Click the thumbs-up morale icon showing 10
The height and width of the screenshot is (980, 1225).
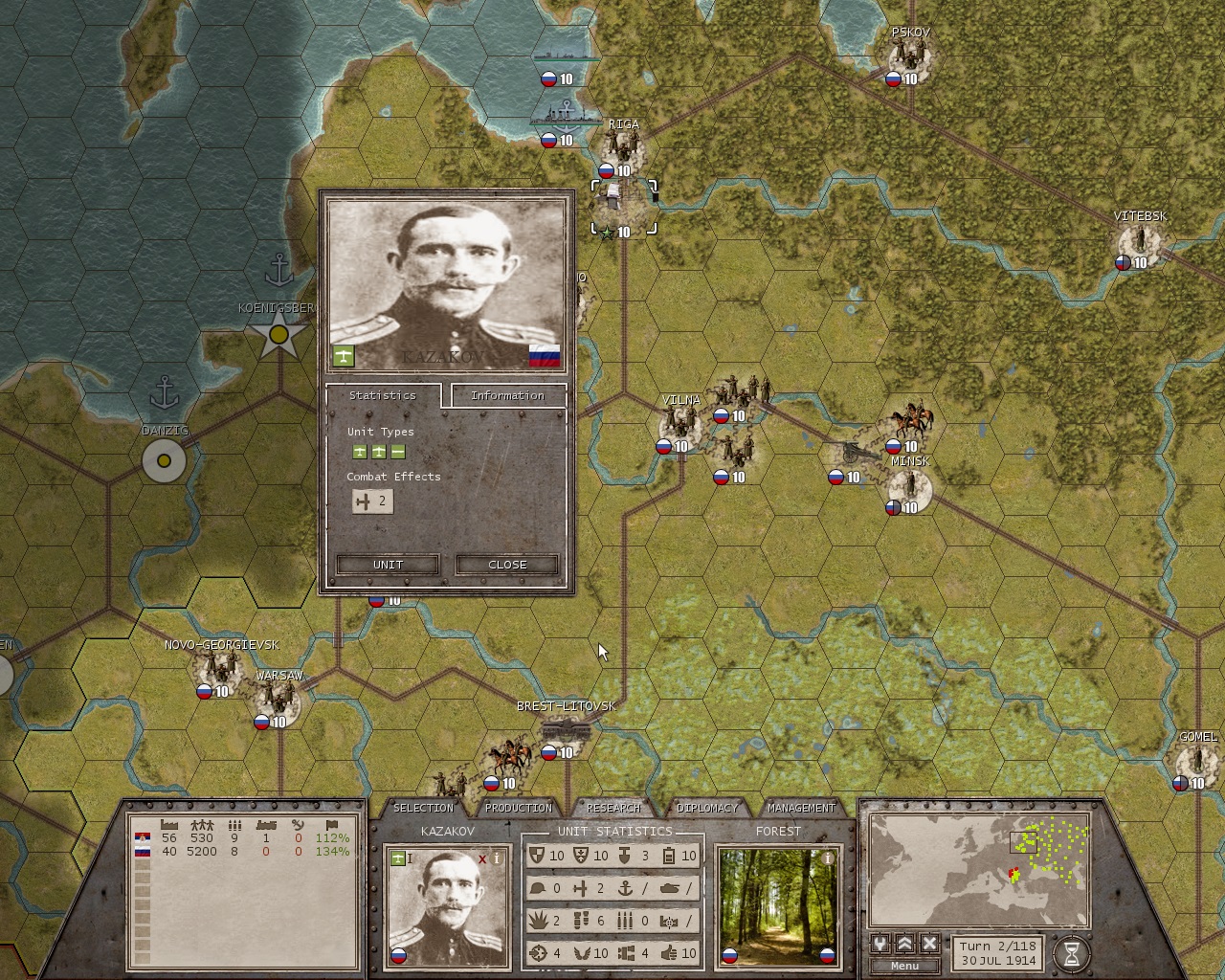pyautogui.click(x=669, y=952)
